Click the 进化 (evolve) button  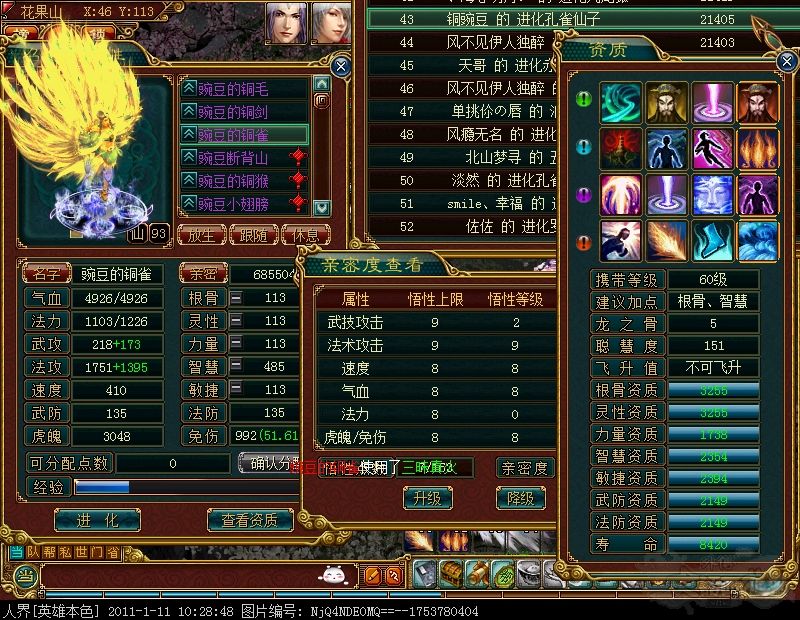click(97, 520)
